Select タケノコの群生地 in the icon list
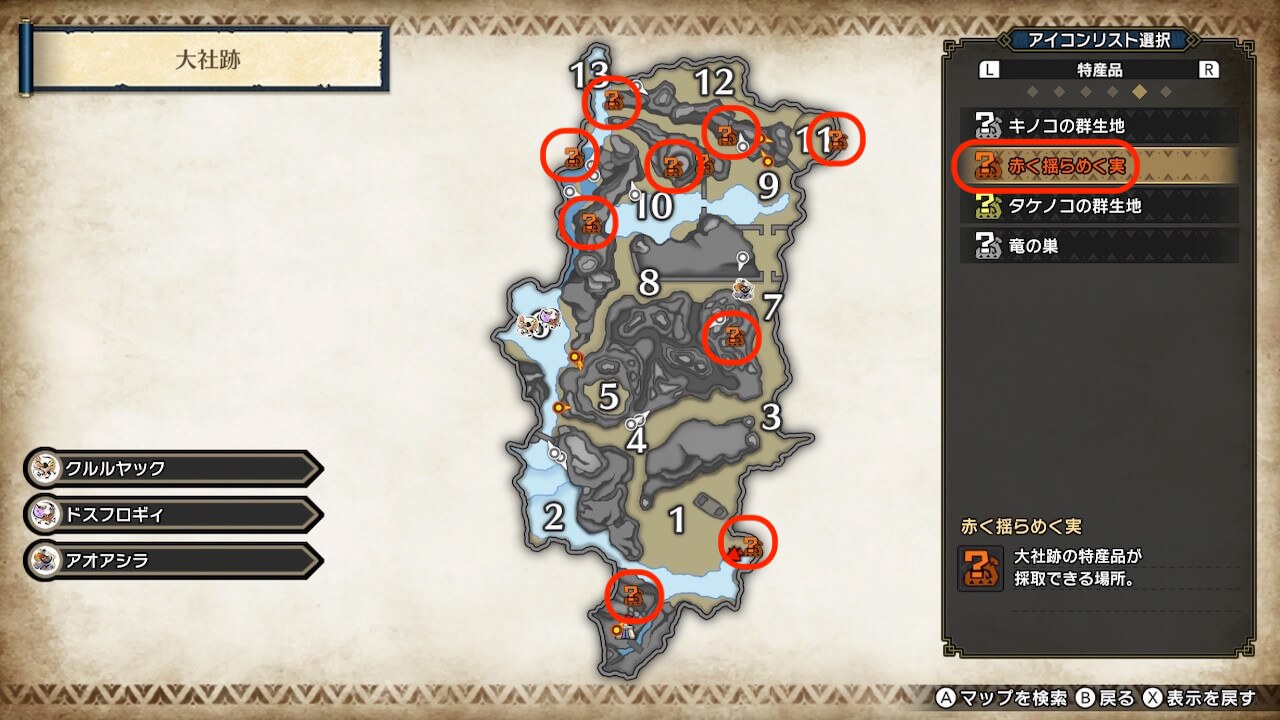Screen dimensions: 1280x720 pyautogui.click(x=1098, y=206)
